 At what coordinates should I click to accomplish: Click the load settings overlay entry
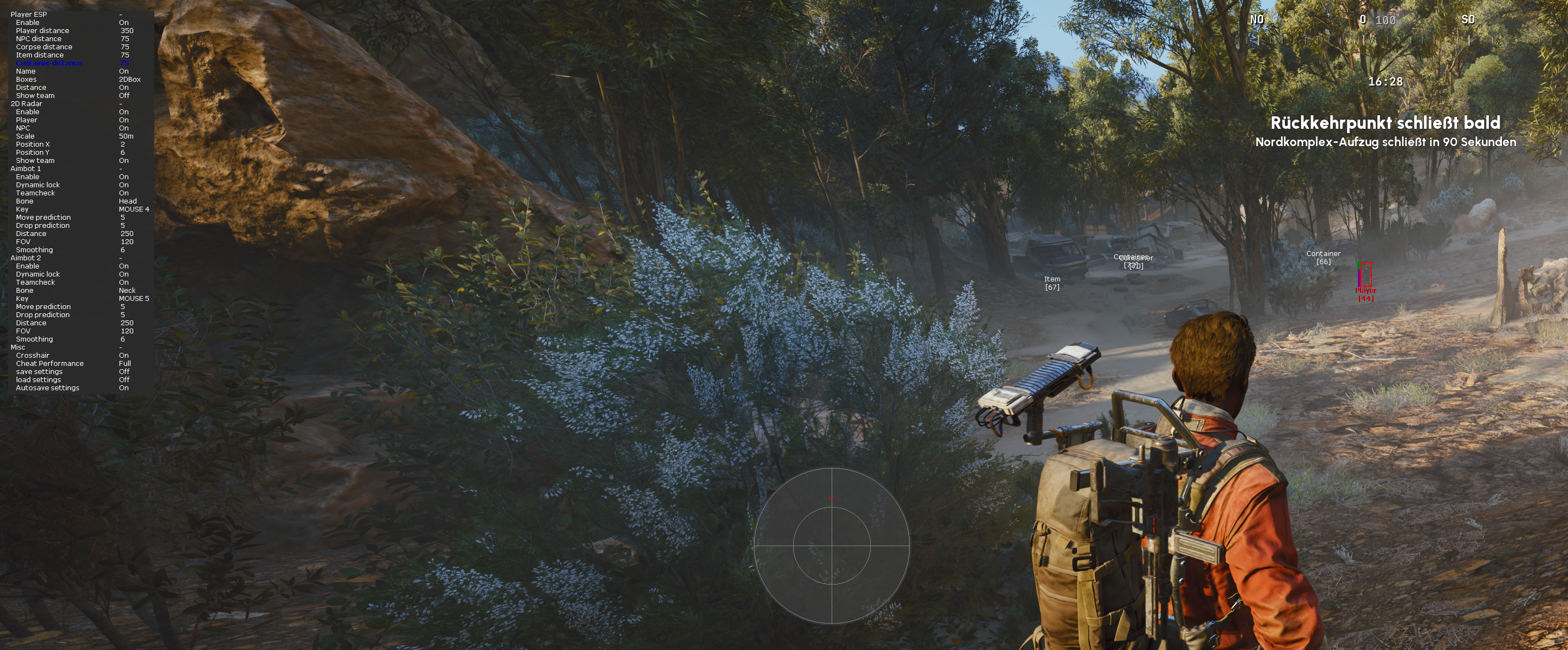[38, 380]
